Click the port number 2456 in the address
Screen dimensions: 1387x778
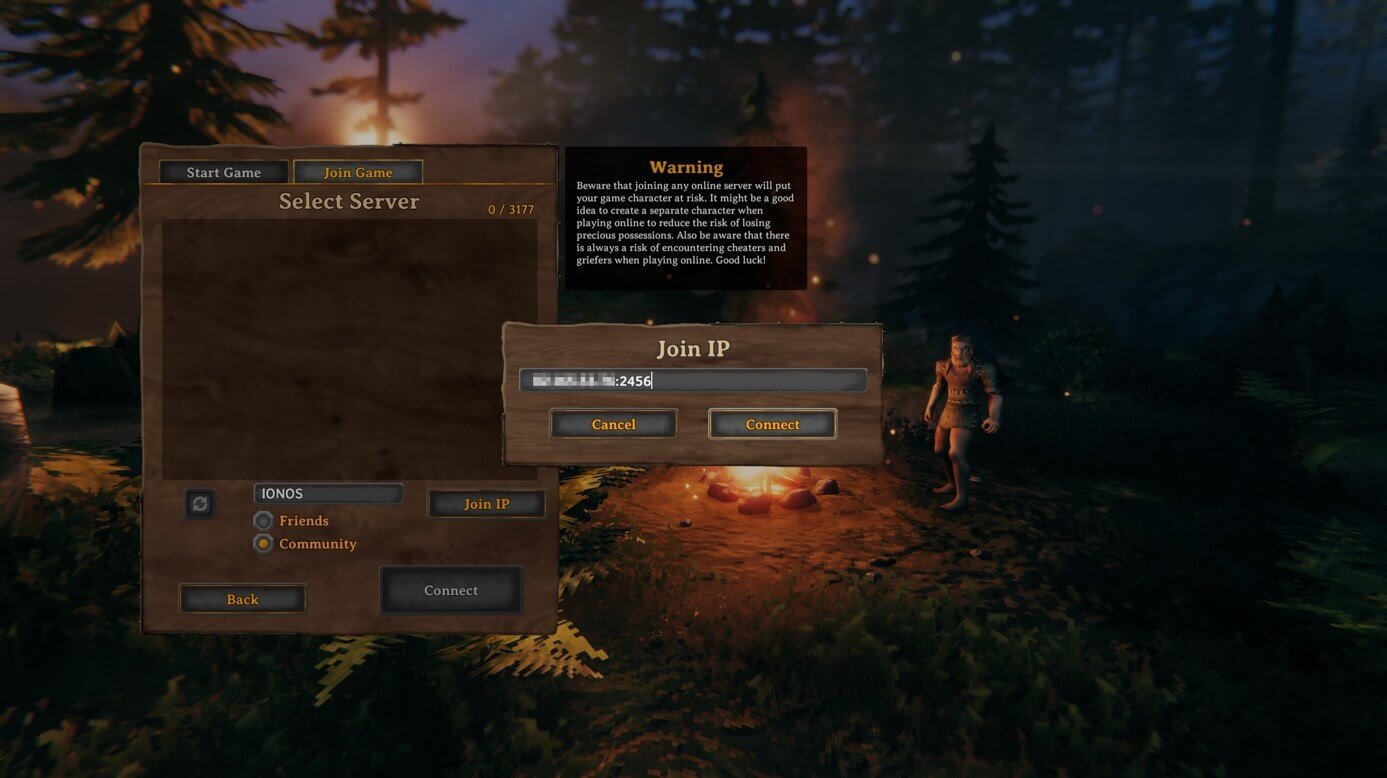click(637, 380)
